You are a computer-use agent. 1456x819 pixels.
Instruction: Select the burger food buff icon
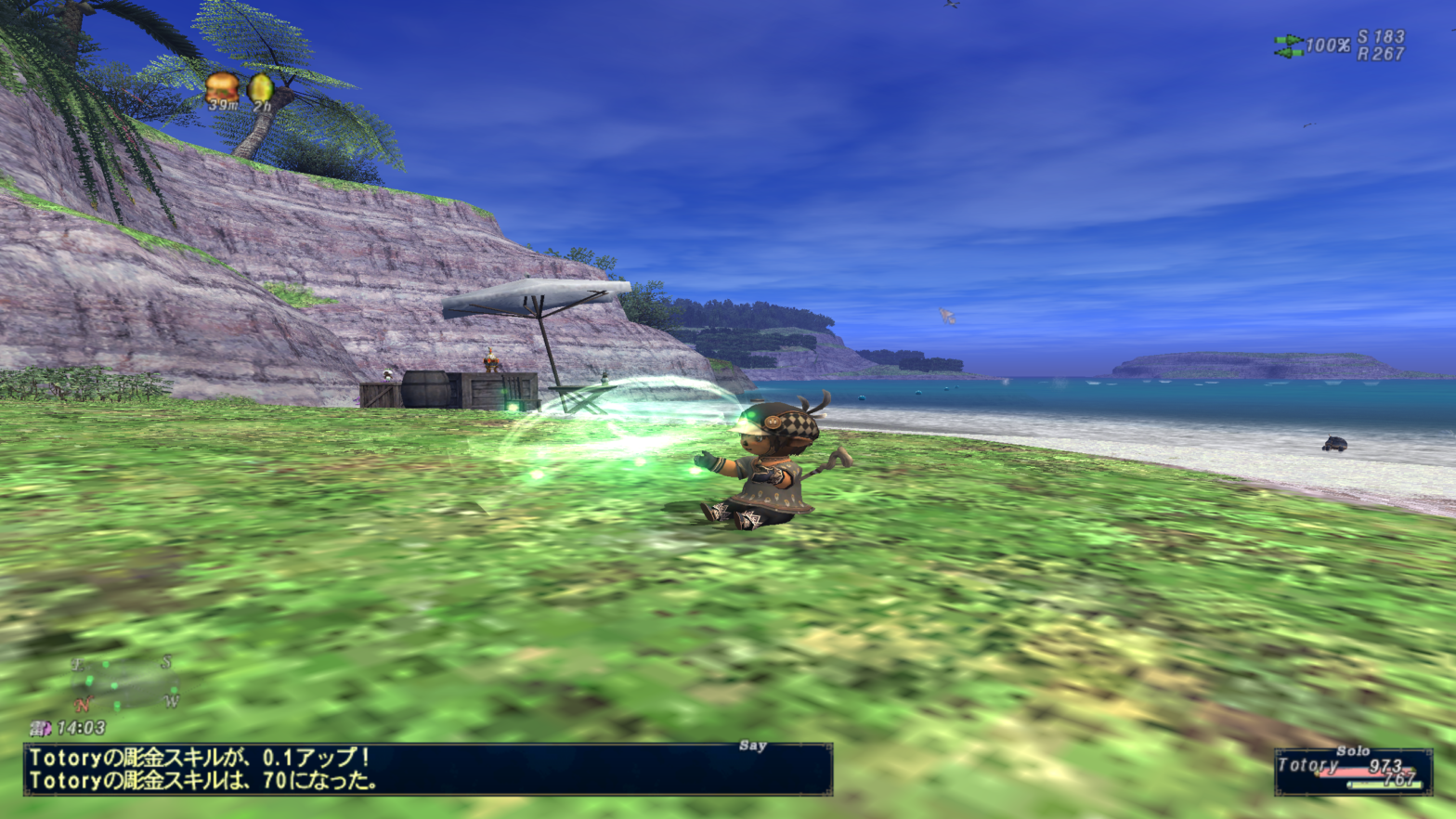point(222,88)
